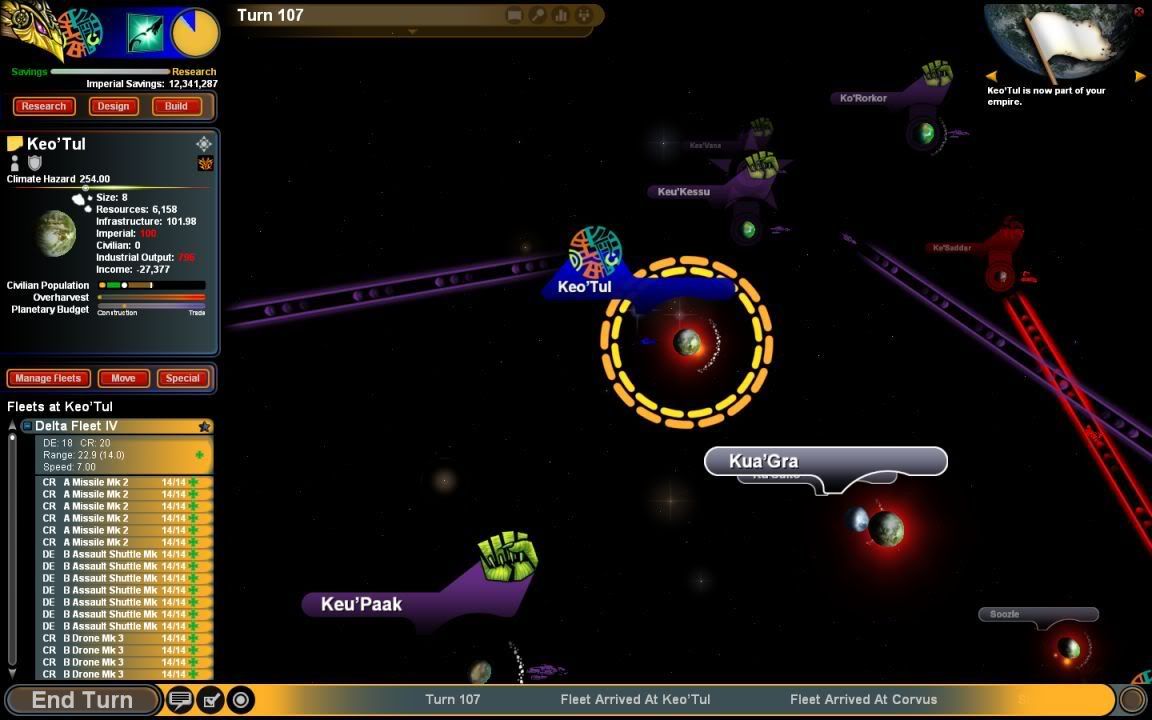Show the next event notification
The image size is (1152, 720).
coord(1139,76)
